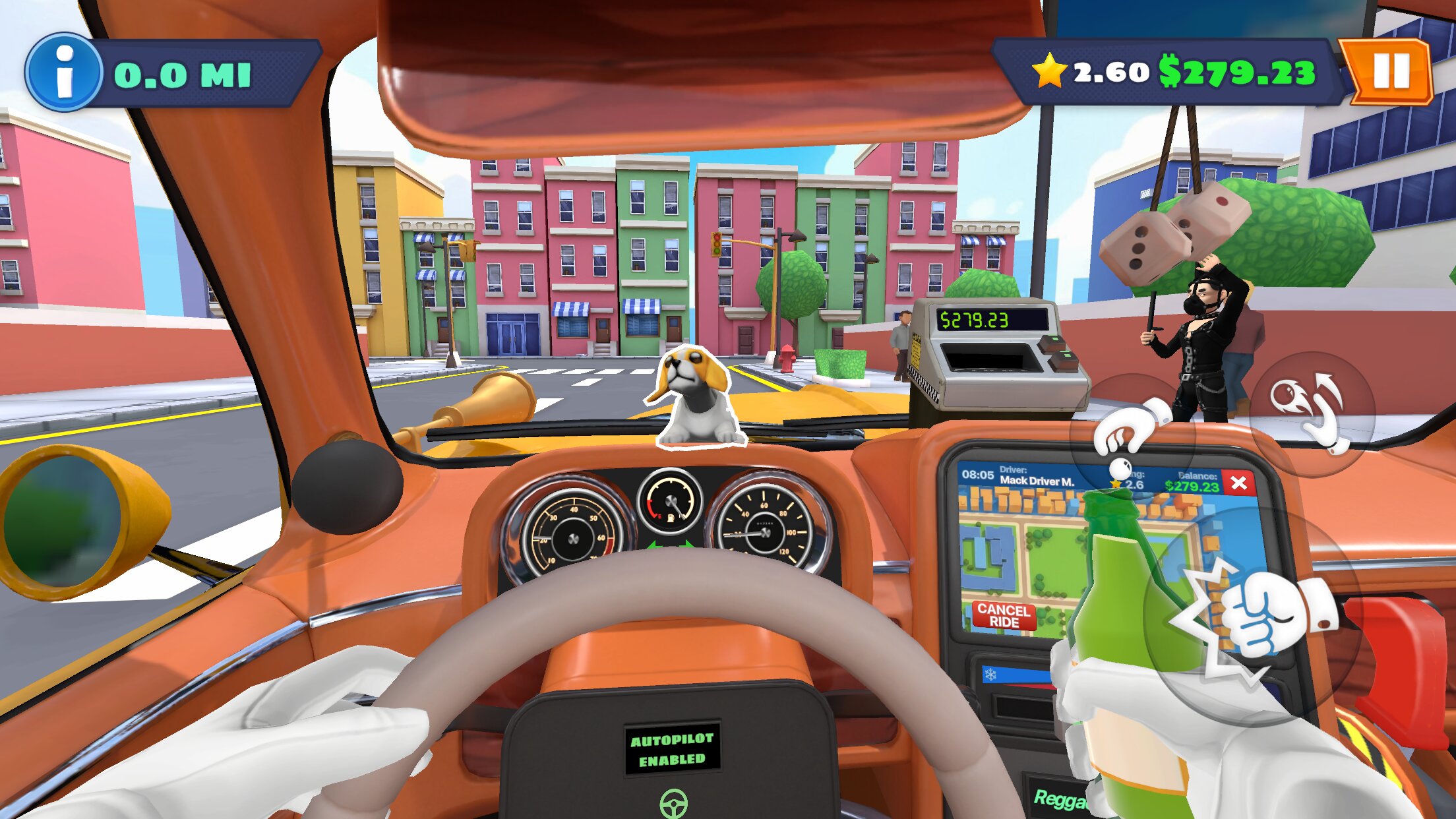This screenshot has width=1456, height=819.
Task: Open the blue info button
Action: coord(64,73)
